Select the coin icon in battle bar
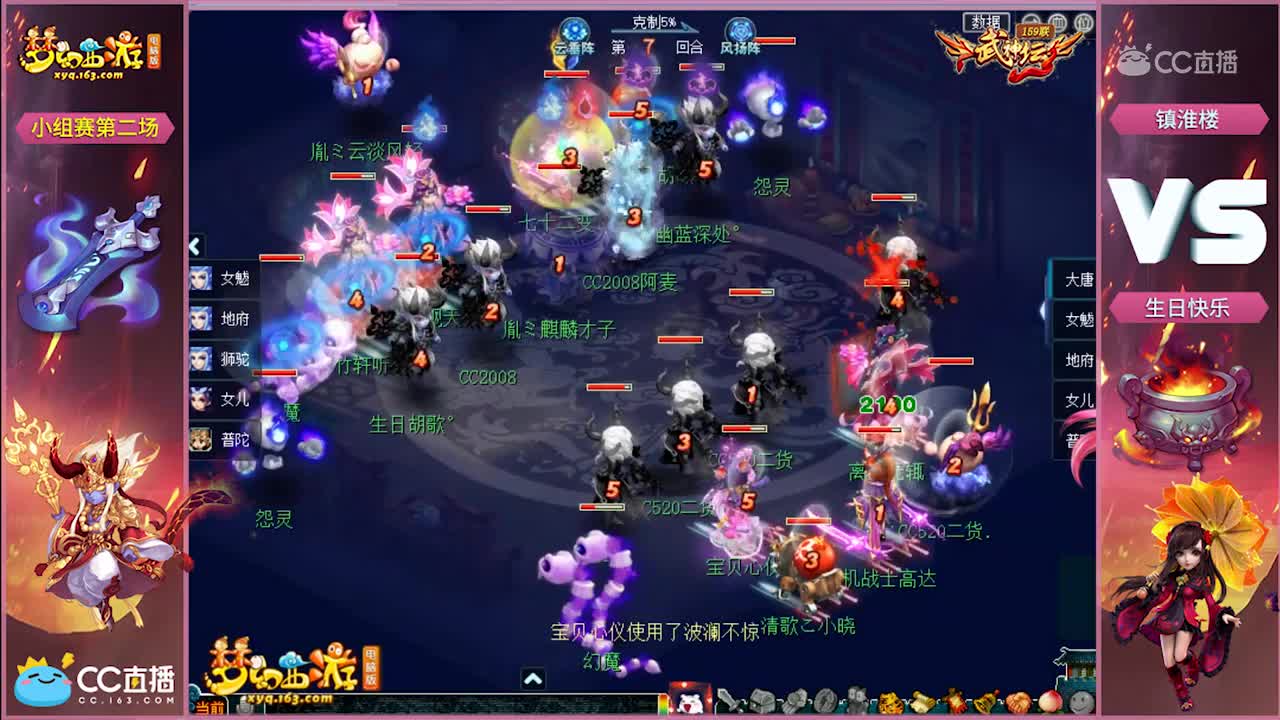Screen dimensions: 1280x720 824,700
